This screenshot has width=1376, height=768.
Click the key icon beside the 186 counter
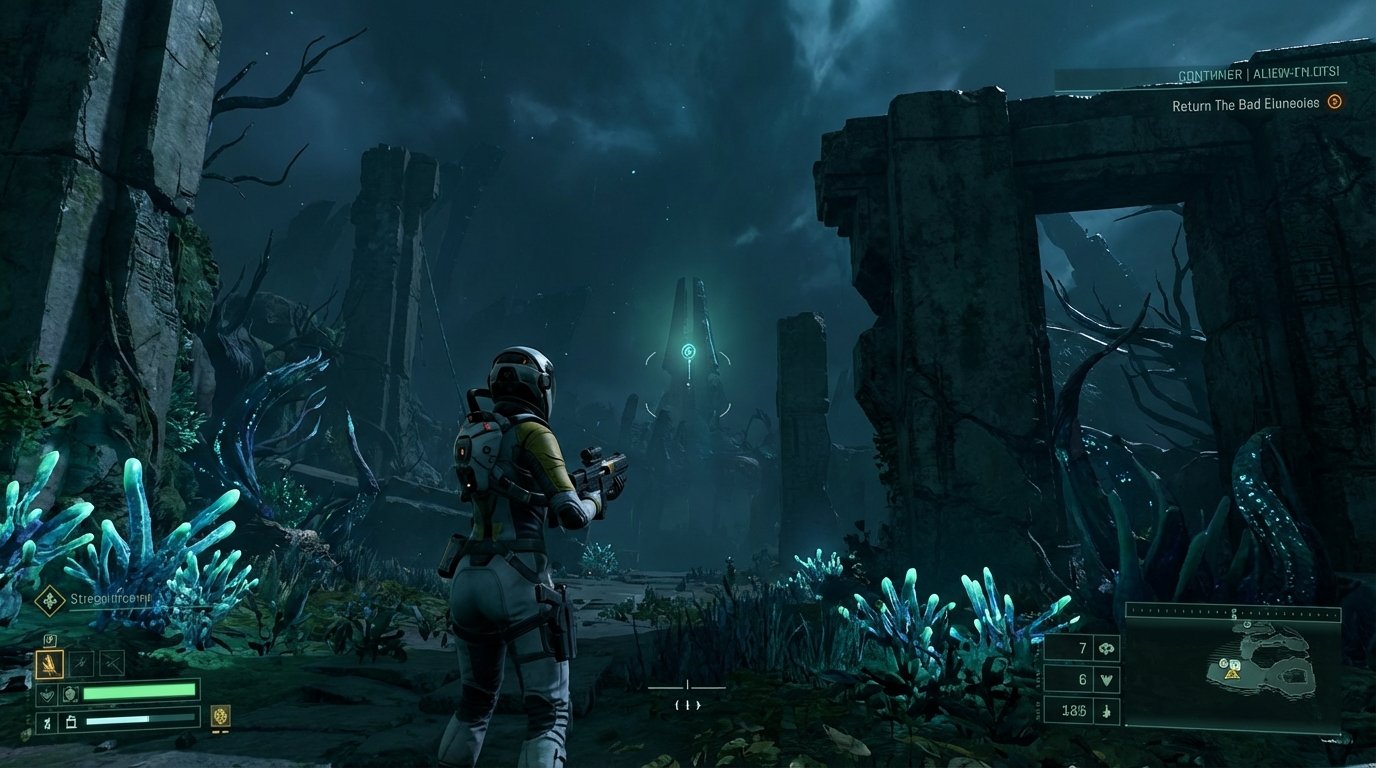[1106, 712]
